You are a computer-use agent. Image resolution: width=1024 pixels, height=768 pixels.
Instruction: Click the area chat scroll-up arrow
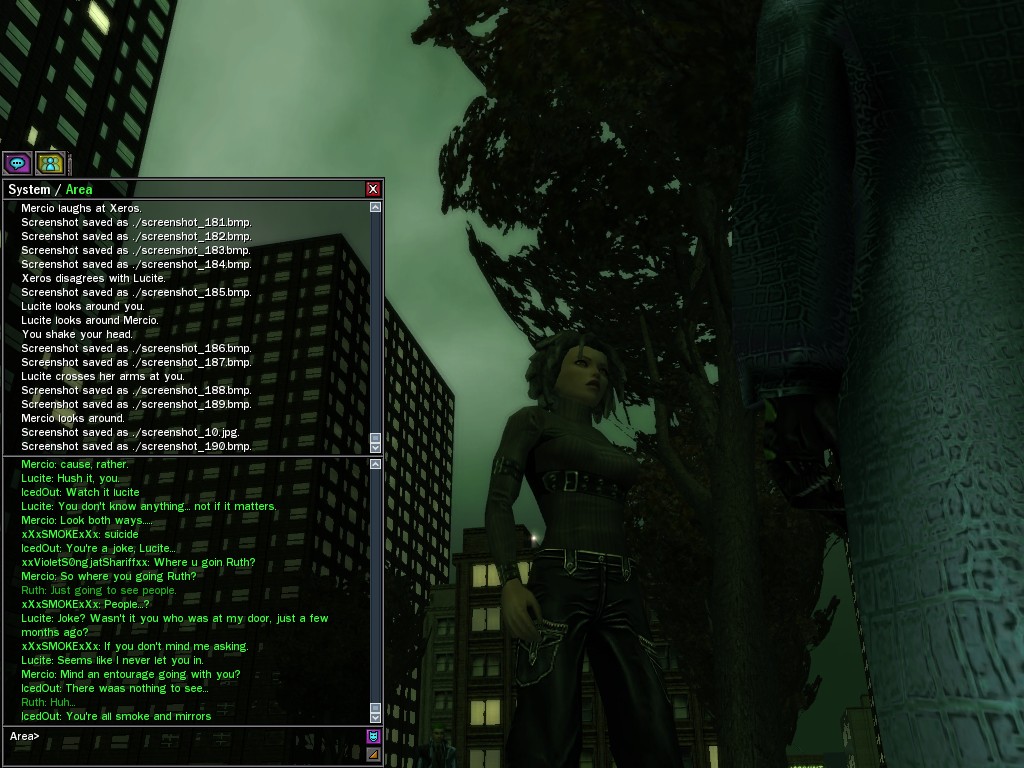point(375,464)
